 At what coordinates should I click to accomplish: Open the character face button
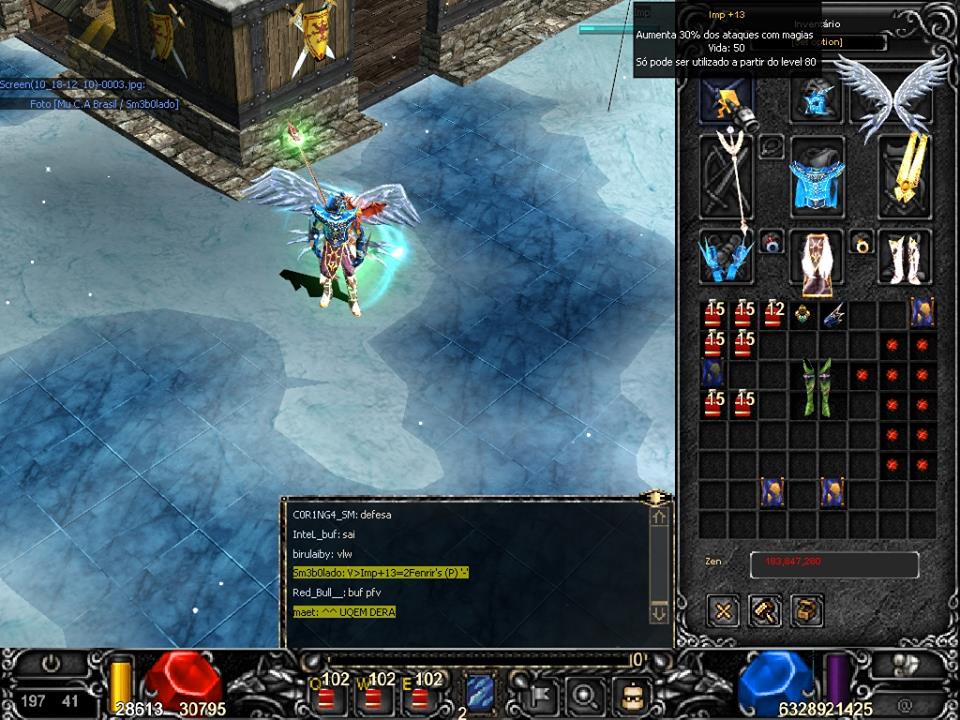point(632,693)
